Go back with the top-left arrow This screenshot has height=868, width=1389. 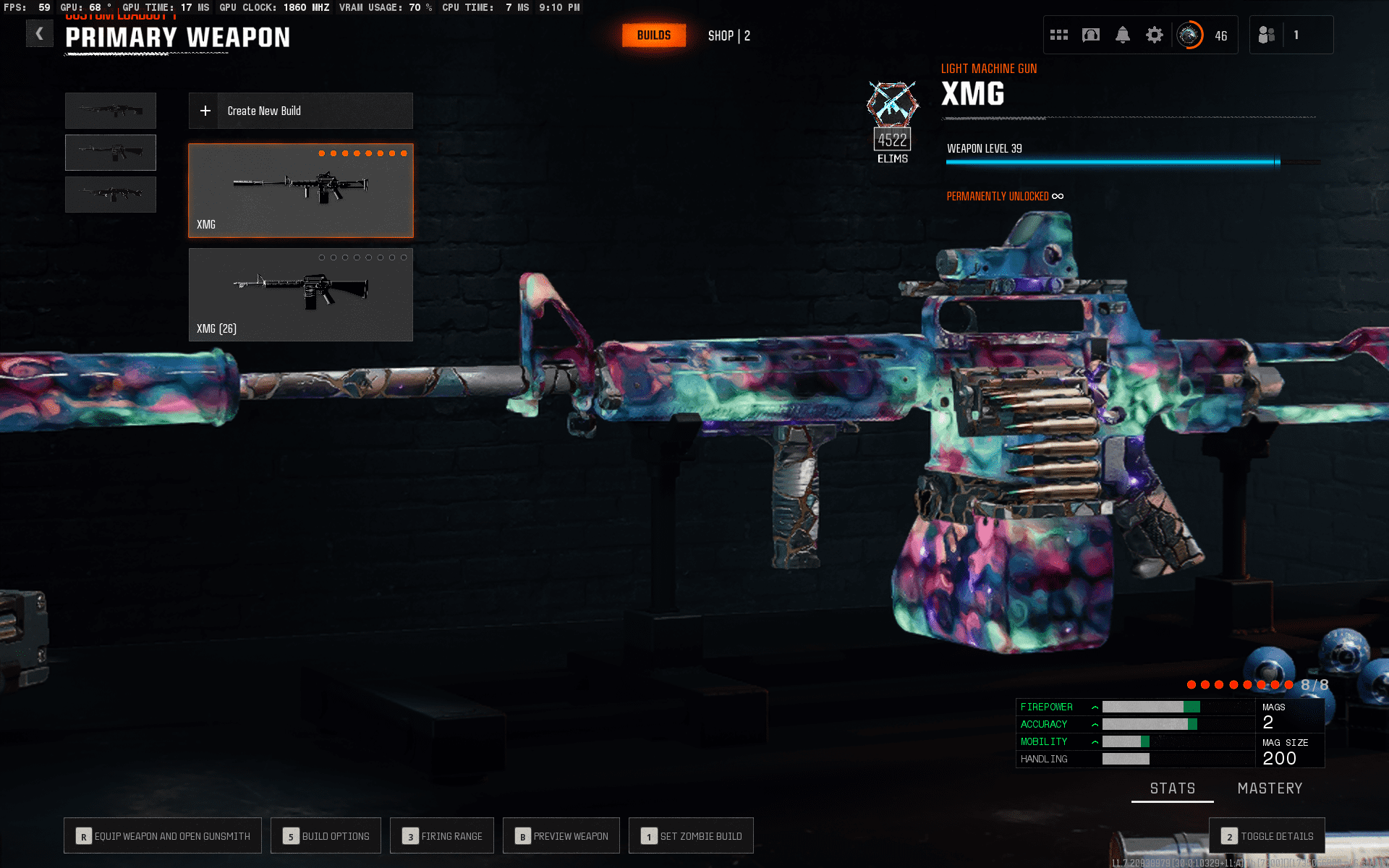pos(40,33)
